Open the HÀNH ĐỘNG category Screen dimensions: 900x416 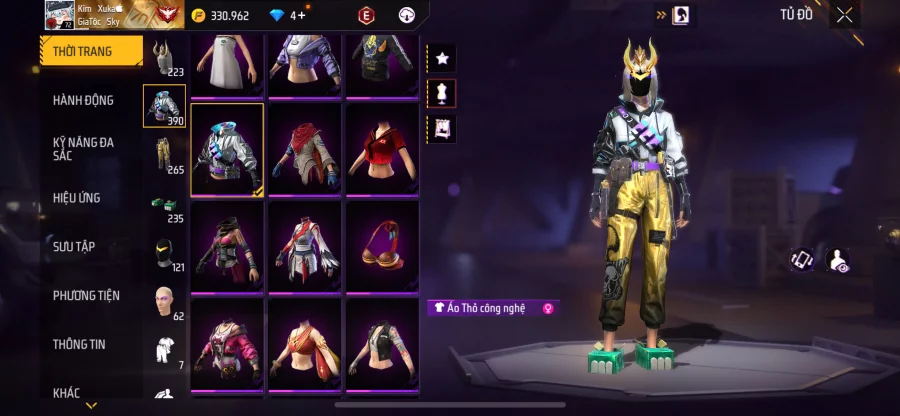tap(84, 100)
